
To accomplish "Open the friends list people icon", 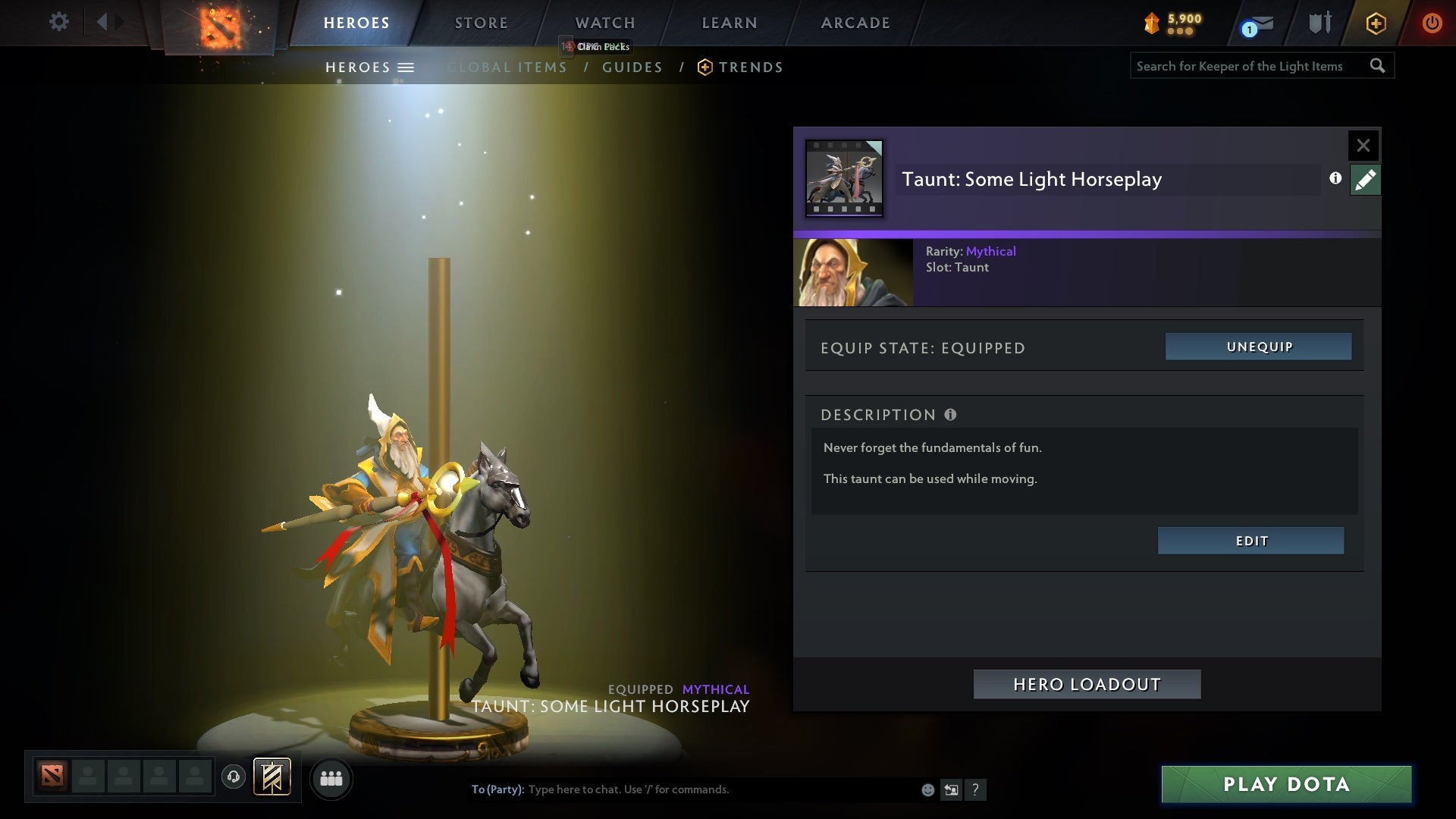I will pos(331,778).
